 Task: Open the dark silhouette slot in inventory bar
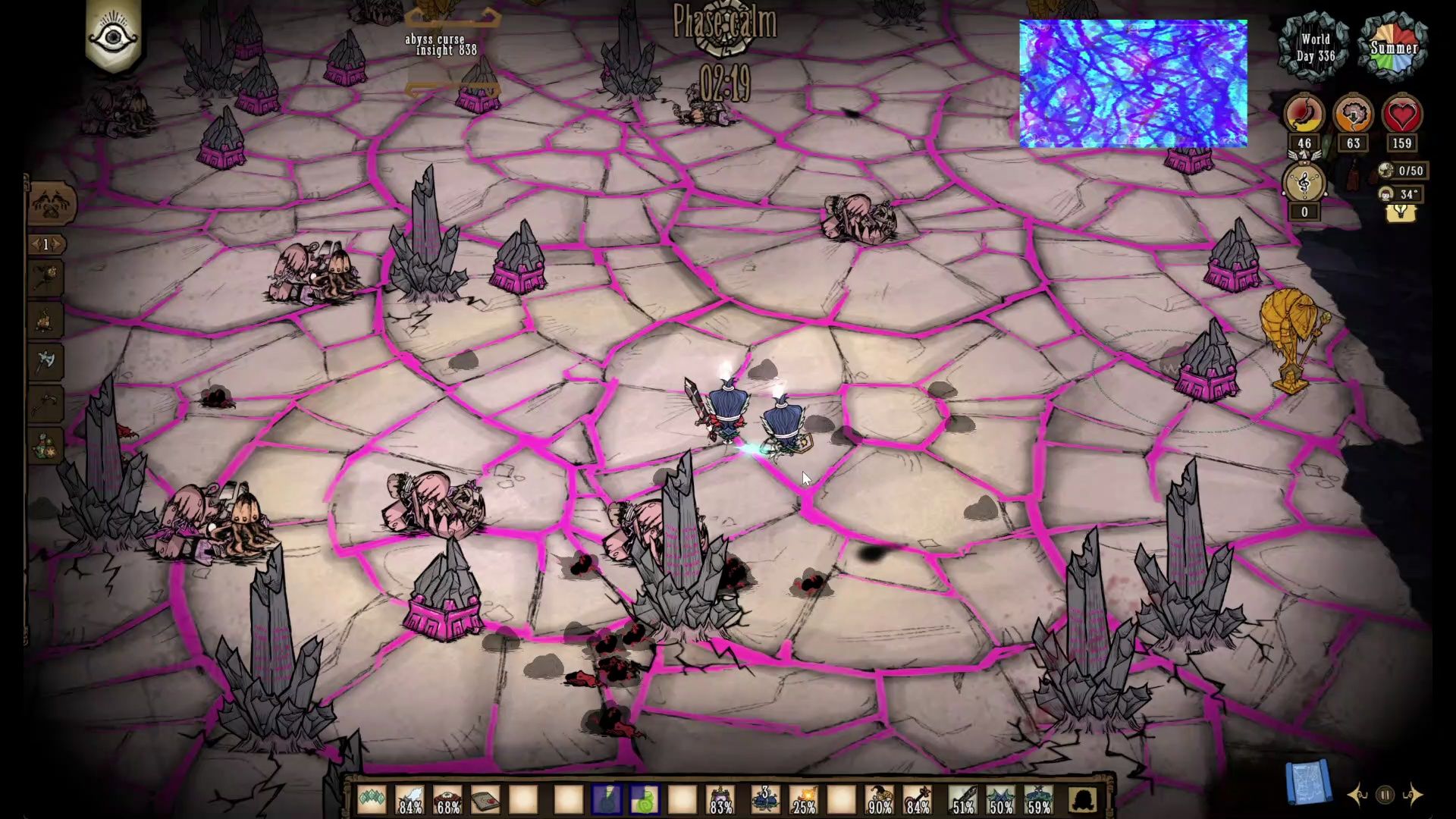pos(1084,799)
